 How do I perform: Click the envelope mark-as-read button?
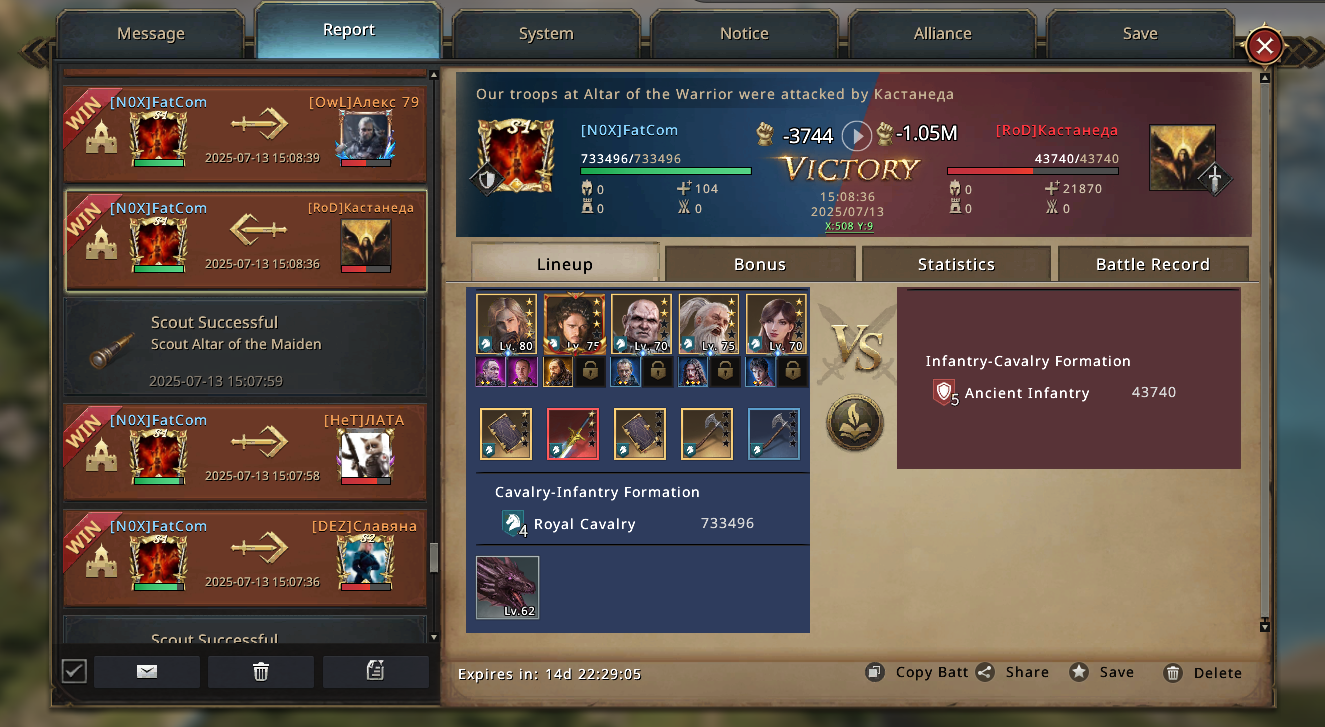(147, 671)
